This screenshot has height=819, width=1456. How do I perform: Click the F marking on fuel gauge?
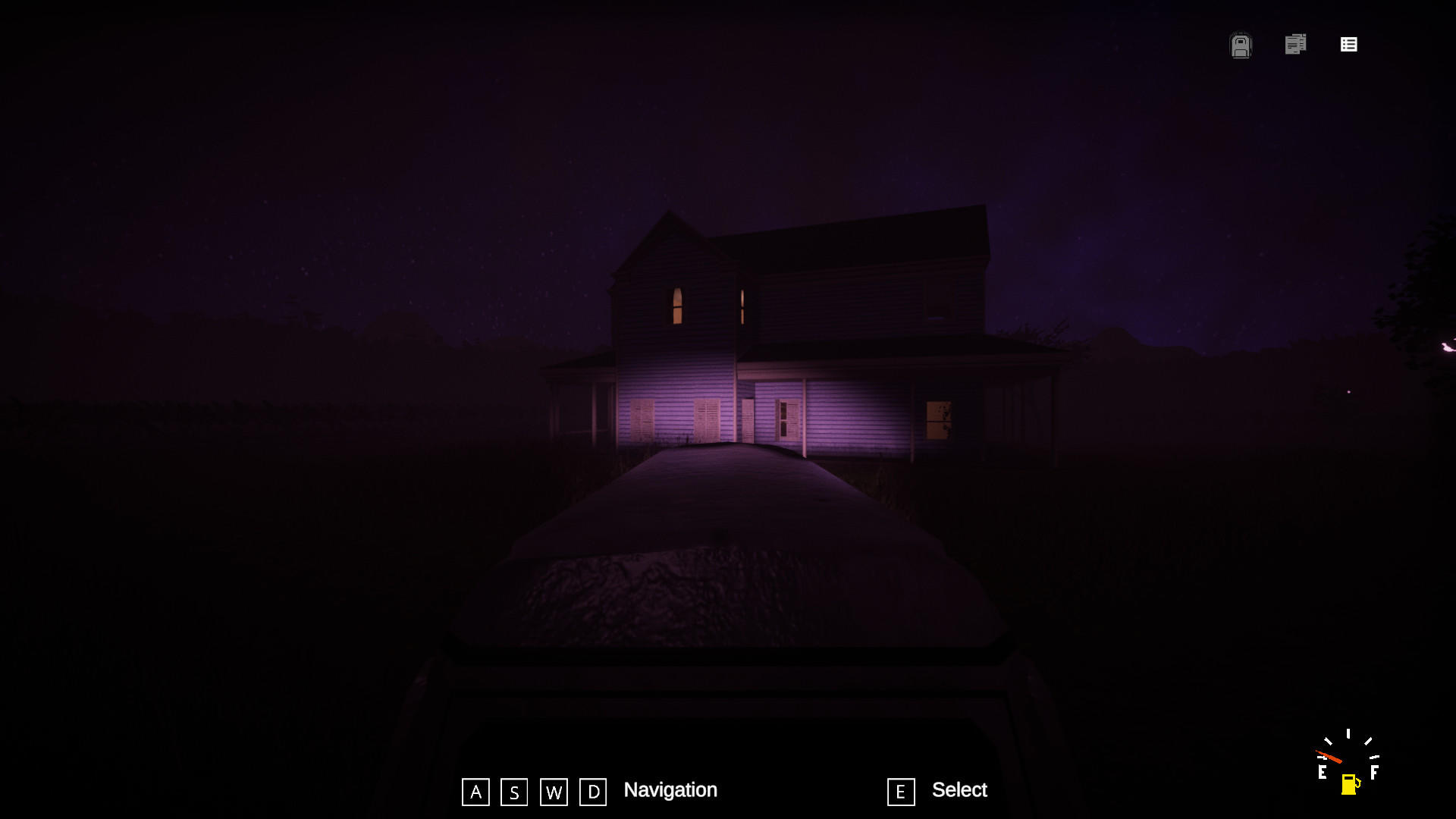tap(1375, 772)
